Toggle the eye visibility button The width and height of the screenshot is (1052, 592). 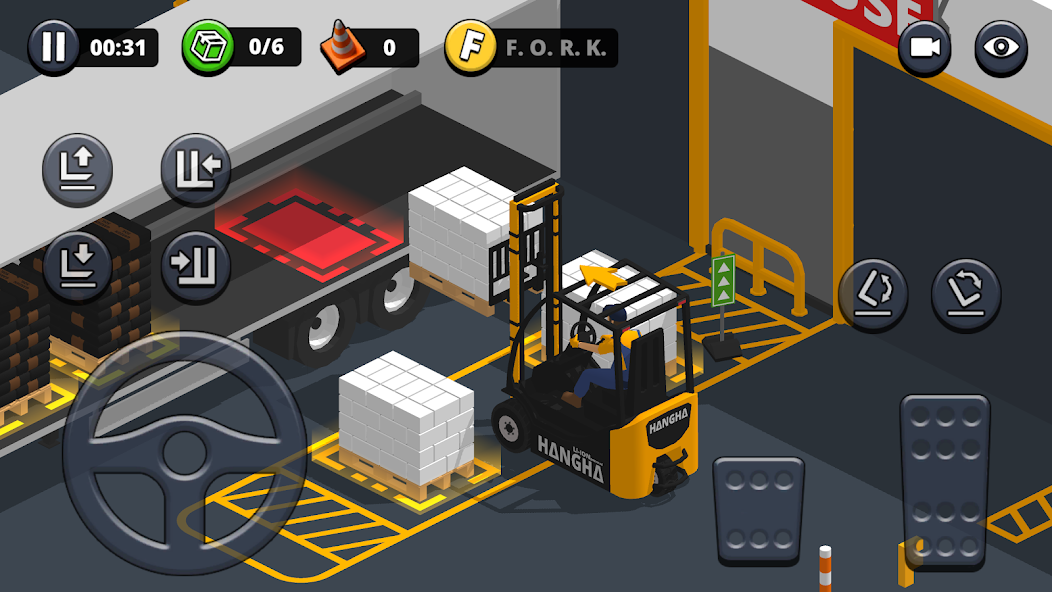(1000, 48)
